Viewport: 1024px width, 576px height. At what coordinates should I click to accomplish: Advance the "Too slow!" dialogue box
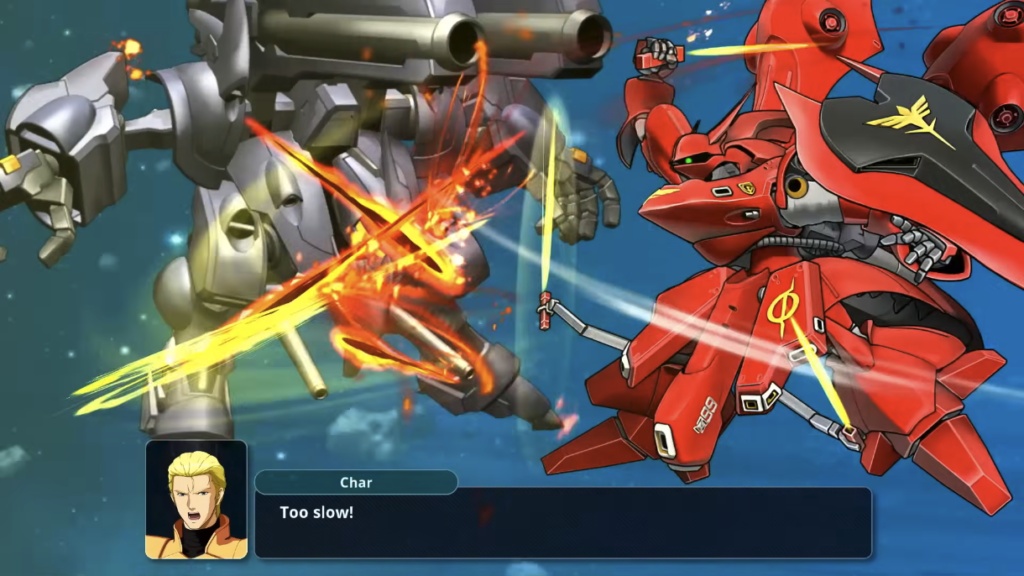pos(562,522)
